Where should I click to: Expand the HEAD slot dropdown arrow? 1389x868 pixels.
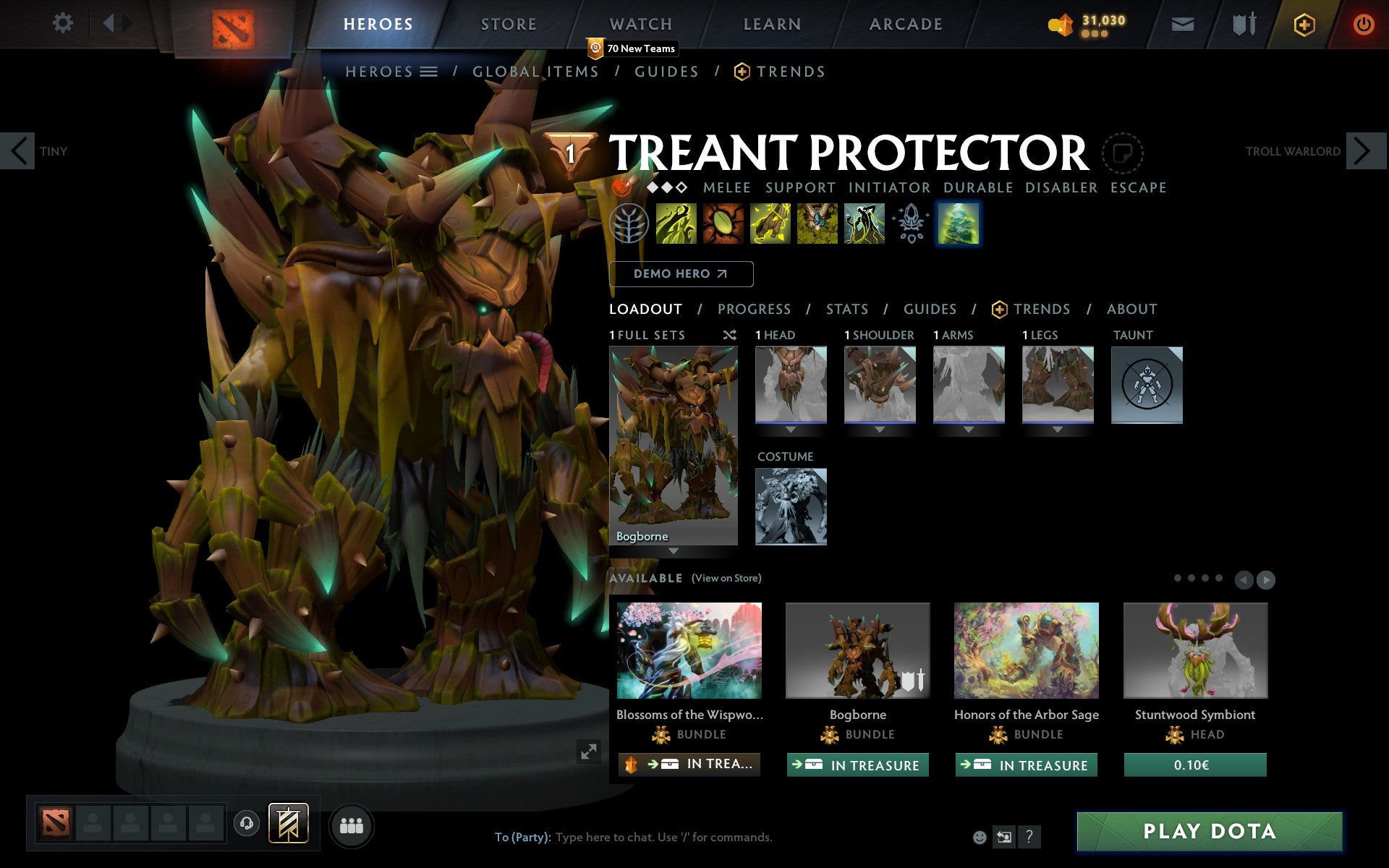coord(790,428)
